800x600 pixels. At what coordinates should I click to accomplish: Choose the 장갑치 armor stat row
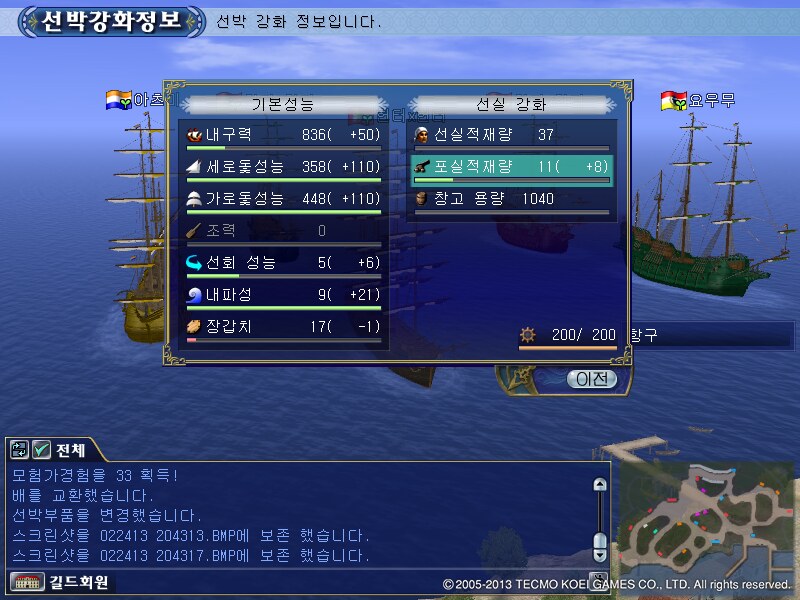point(284,327)
